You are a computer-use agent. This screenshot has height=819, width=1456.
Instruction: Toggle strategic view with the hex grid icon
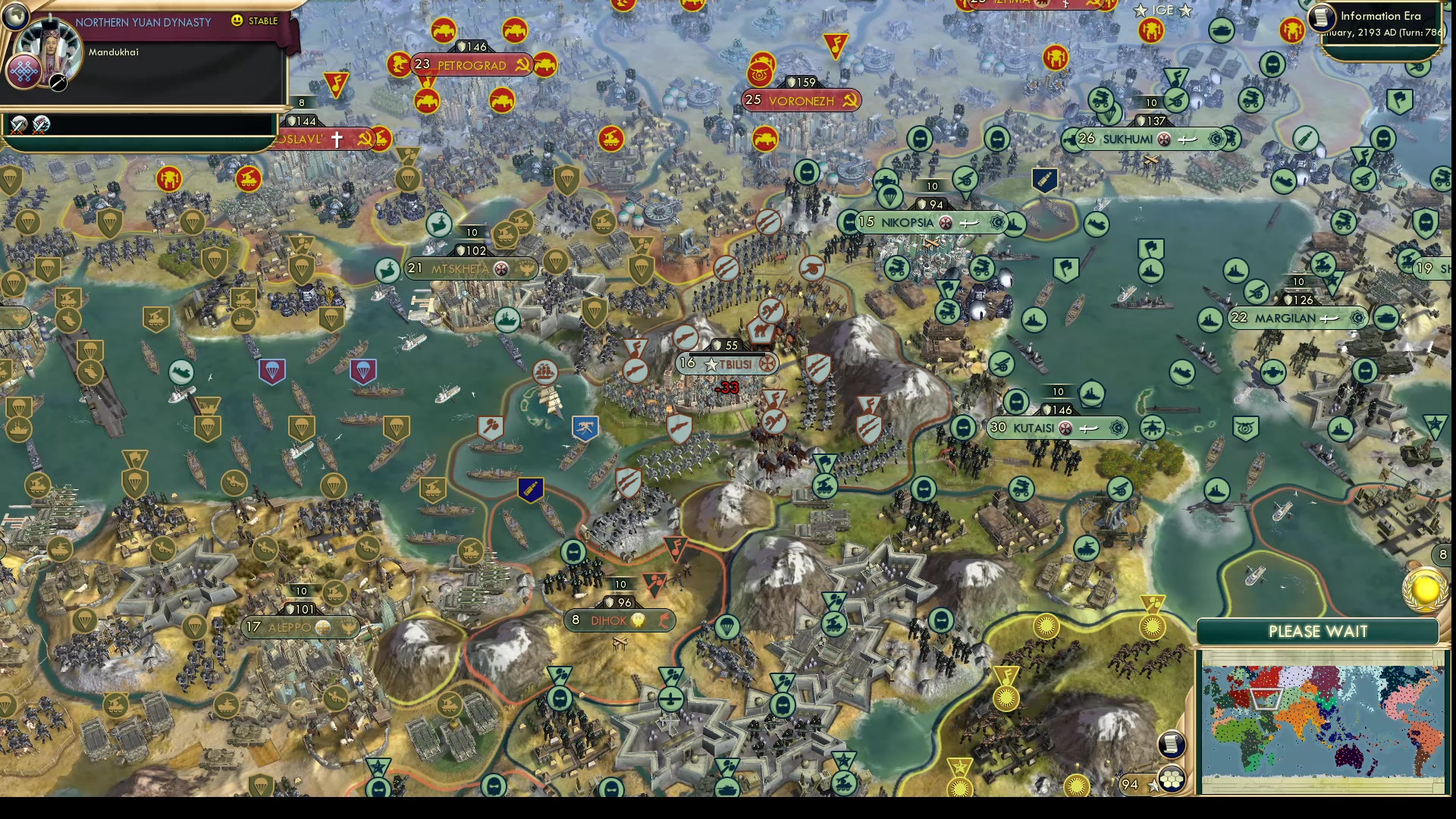[1172, 780]
